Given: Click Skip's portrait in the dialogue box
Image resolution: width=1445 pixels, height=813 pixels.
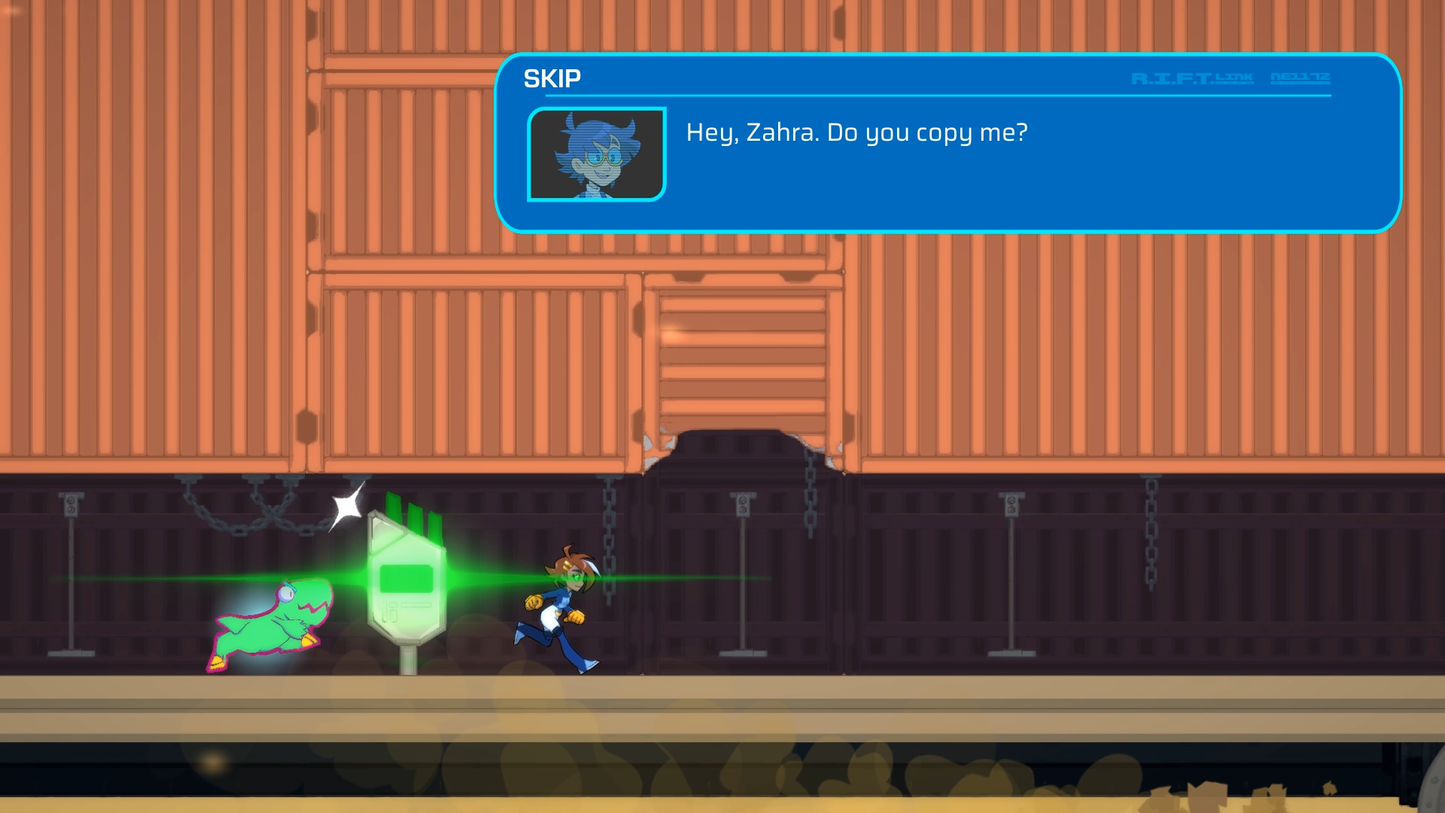Looking at the screenshot, I should 595,154.
